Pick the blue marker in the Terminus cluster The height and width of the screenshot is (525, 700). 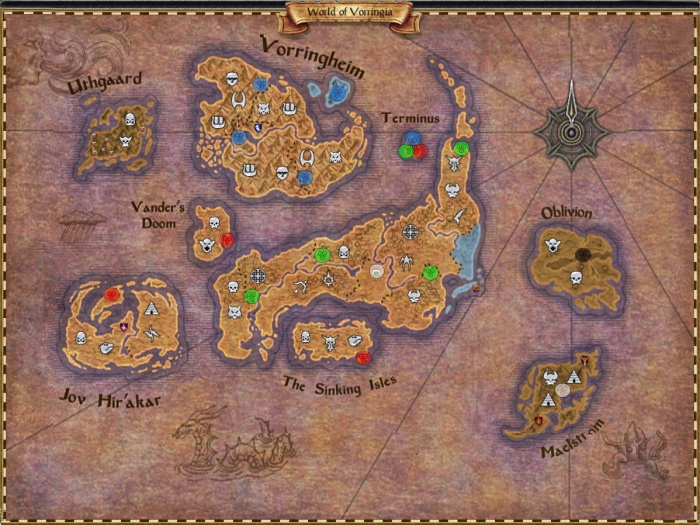pos(412,139)
